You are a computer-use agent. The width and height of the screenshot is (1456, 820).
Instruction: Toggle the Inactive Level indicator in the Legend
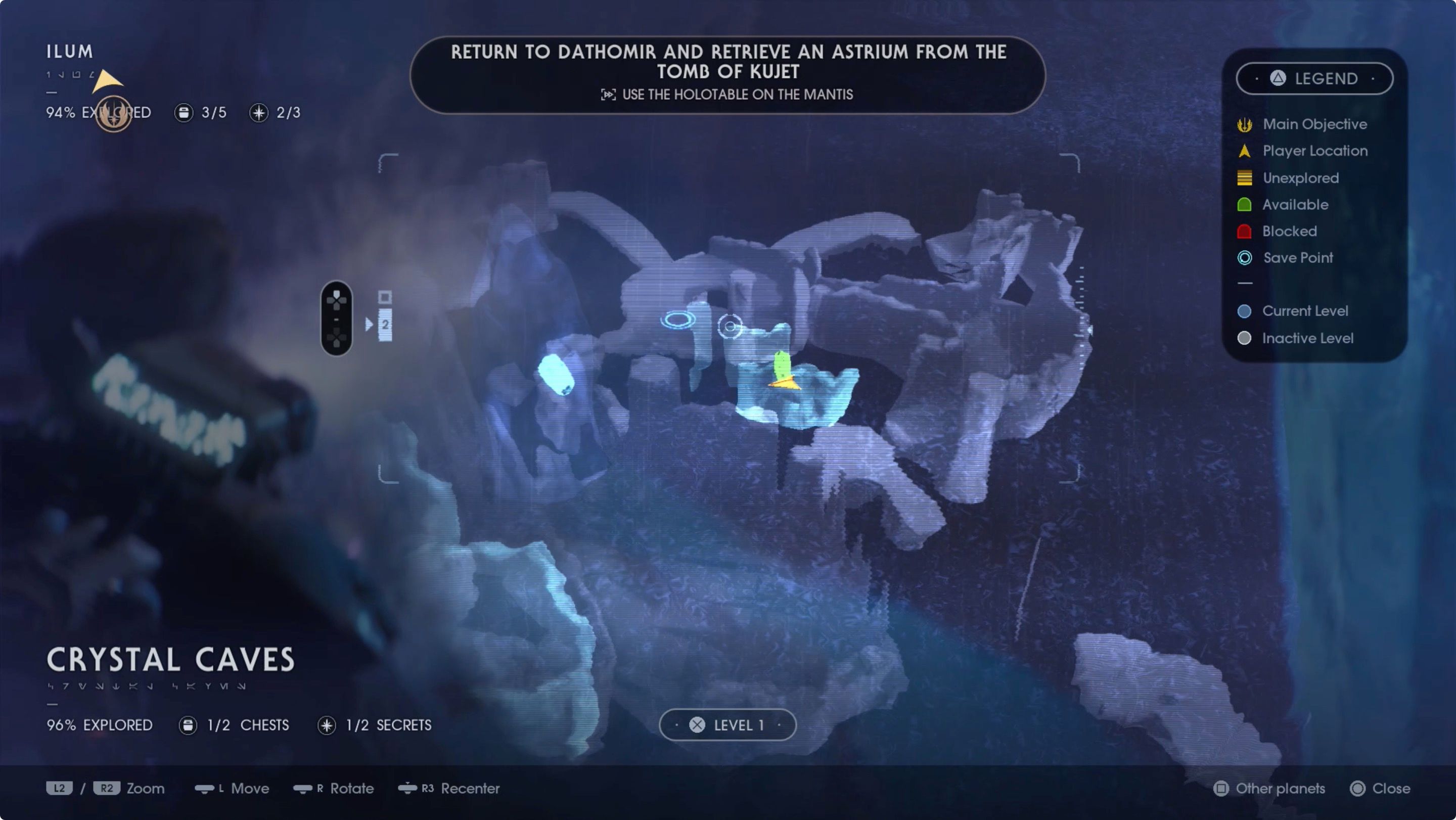[x=1245, y=338]
